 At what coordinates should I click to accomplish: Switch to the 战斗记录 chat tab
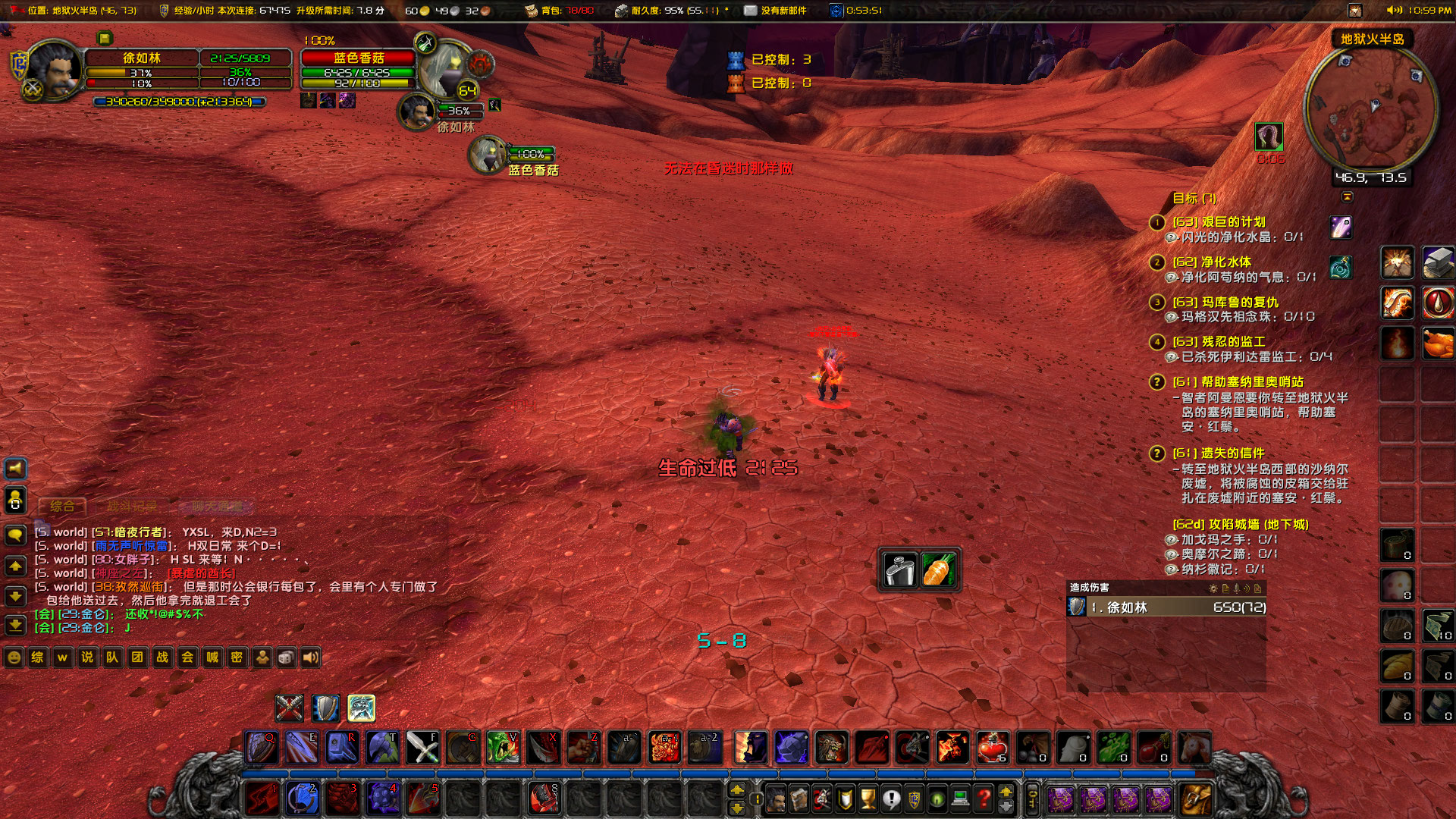132,507
